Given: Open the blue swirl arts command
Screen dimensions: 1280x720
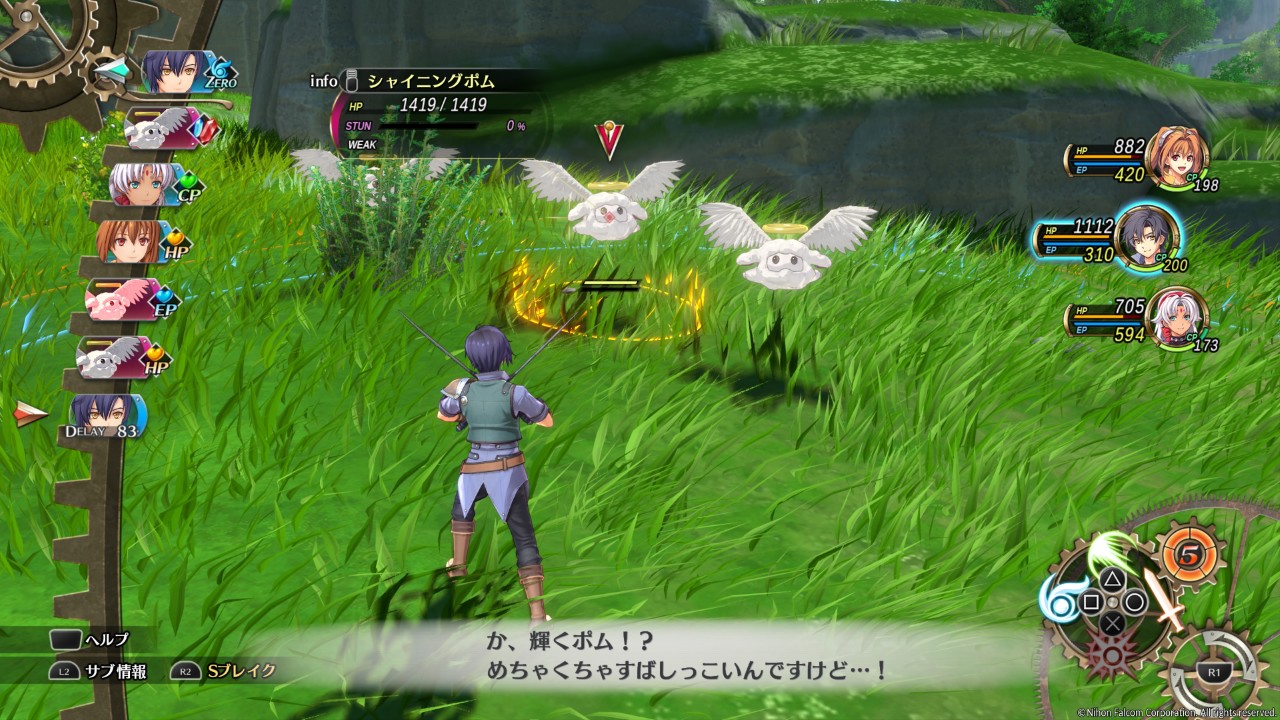Looking at the screenshot, I should (1060, 599).
